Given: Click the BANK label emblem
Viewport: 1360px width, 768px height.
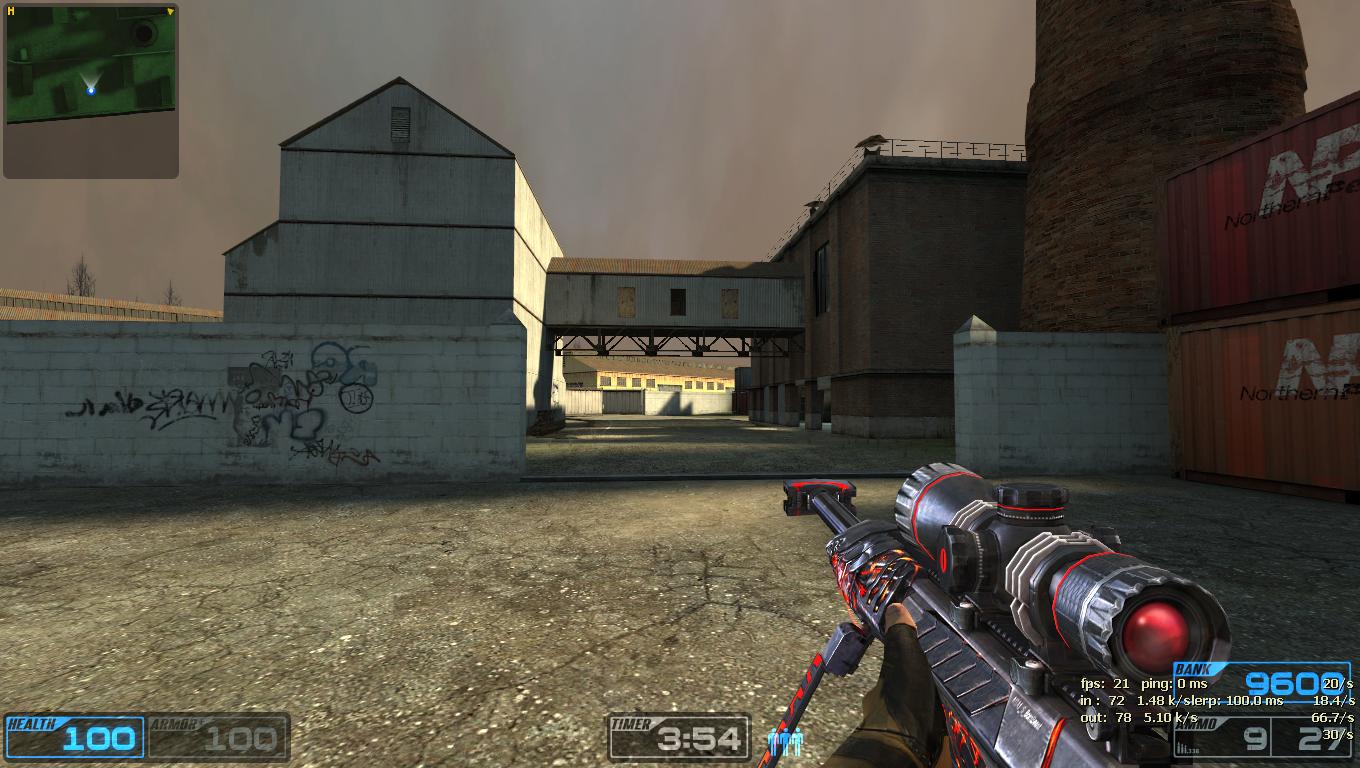Looking at the screenshot, I should click(x=1192, y=668).
